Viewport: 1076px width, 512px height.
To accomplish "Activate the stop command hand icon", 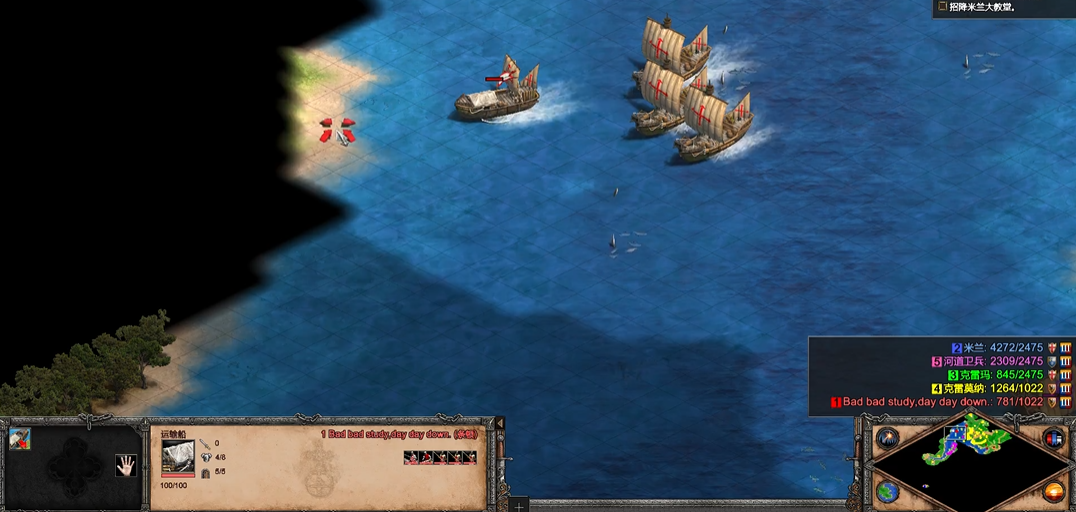I will [x=125, y=464].
